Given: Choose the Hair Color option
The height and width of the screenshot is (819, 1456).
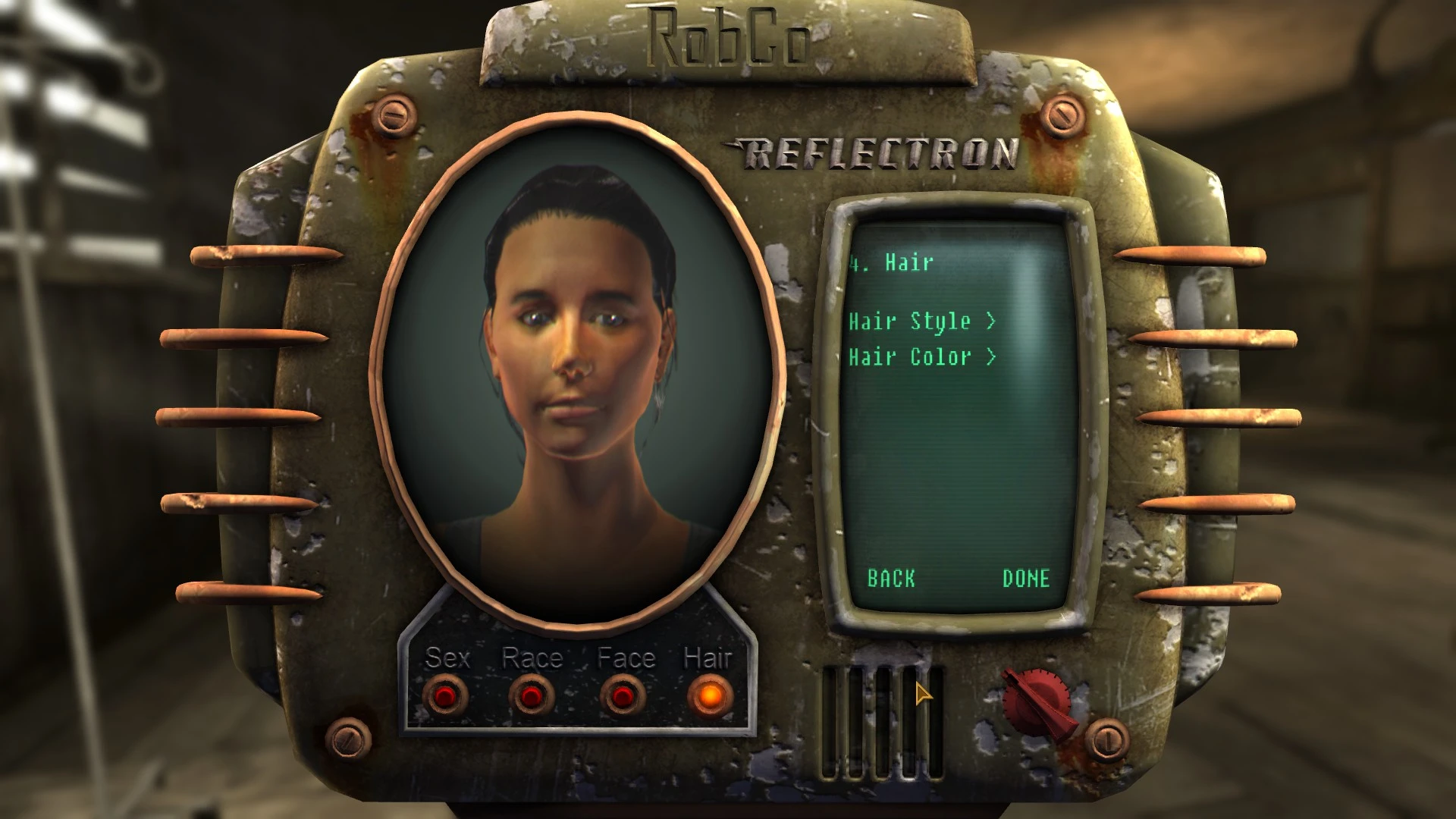Looking at the screenshot, I should [921, 356].
